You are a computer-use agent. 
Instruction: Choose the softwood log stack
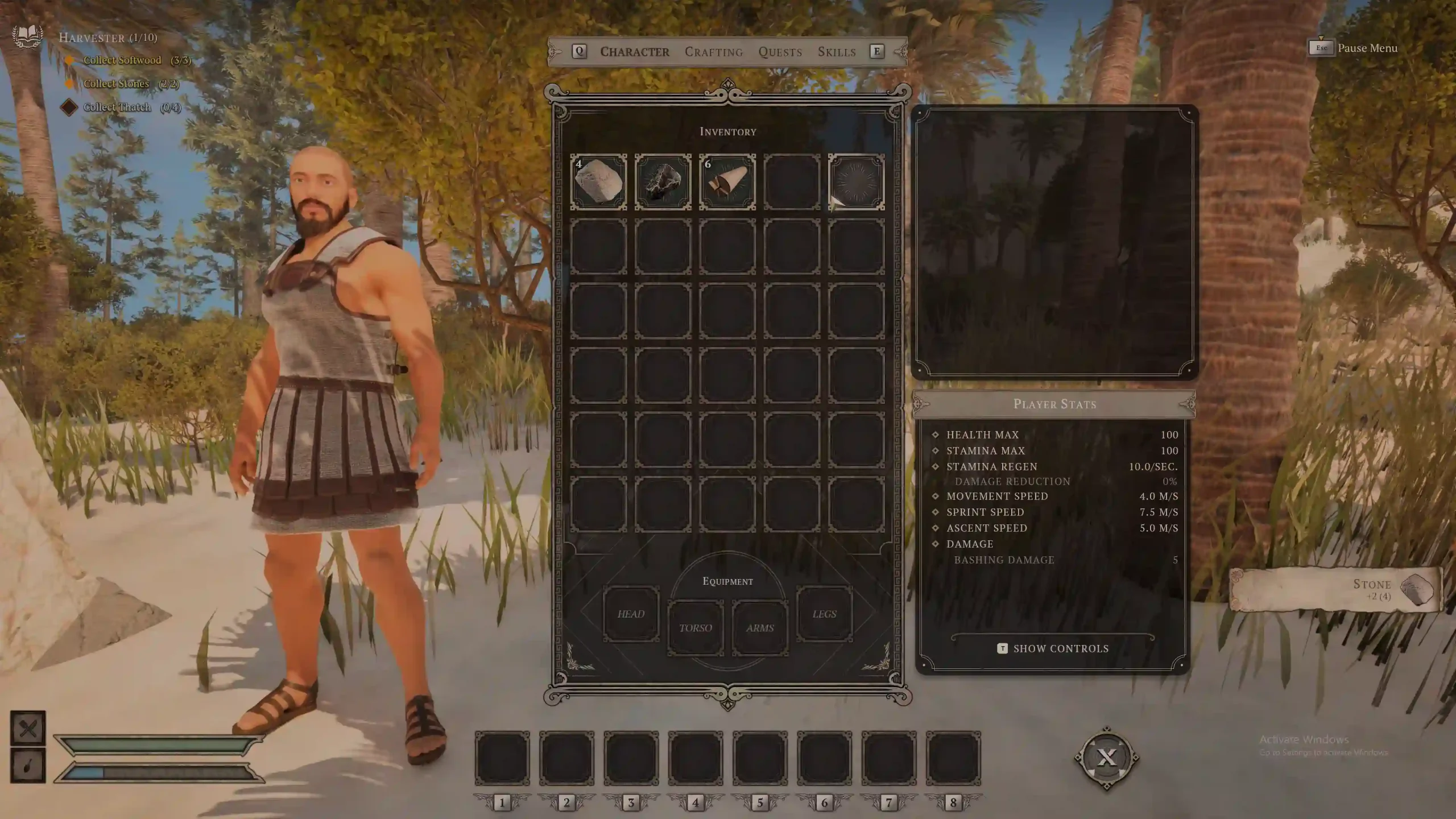[x=727, y=182]
